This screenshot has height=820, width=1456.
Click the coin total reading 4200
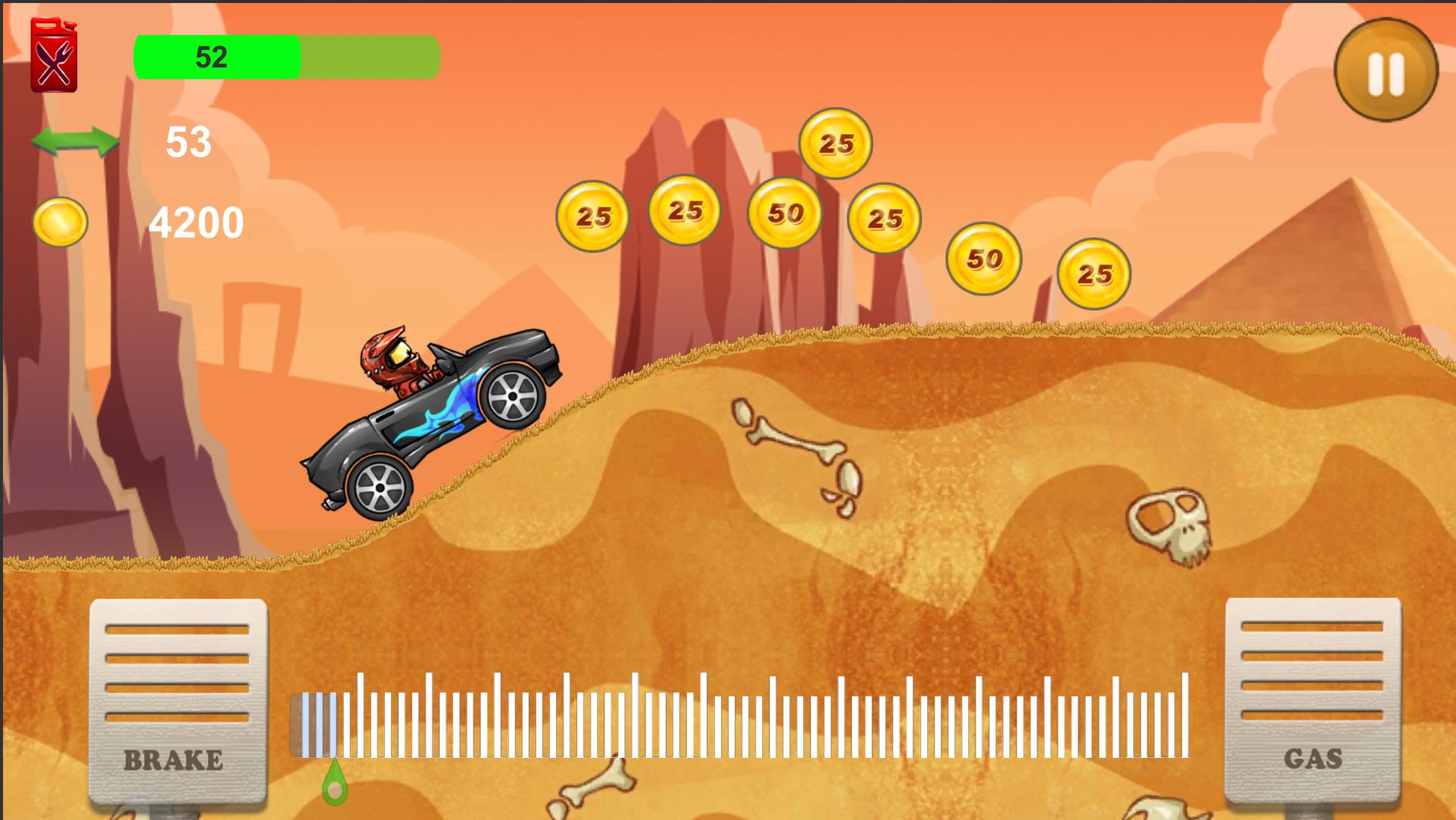(196, 221)
